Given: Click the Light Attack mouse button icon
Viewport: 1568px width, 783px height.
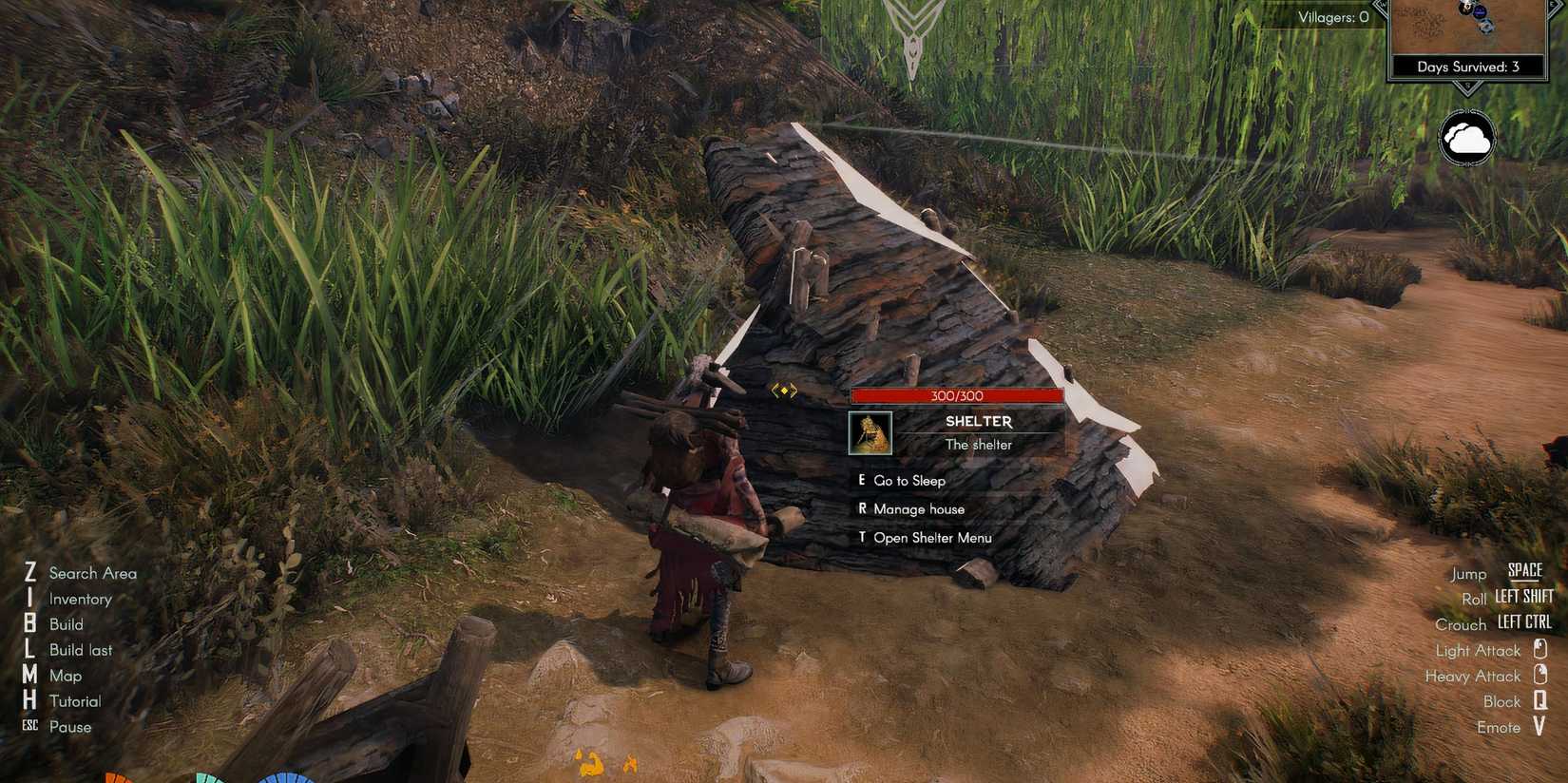Looking at the screenshot, I should coord(1542,650).
